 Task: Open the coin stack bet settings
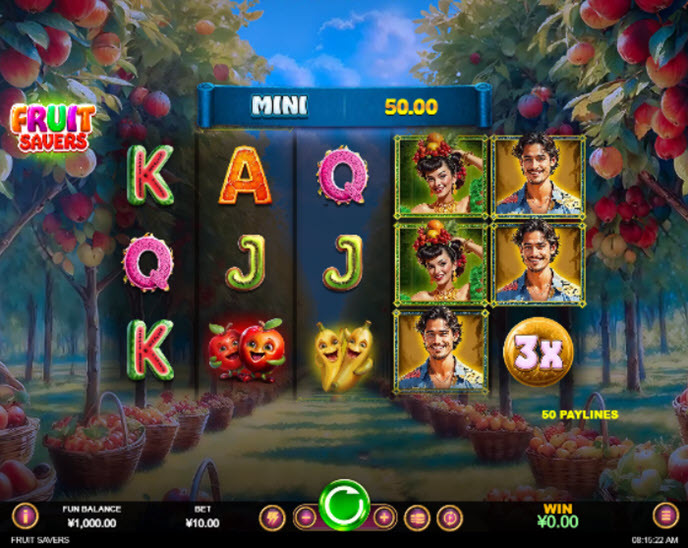click(x=417, y=517)
